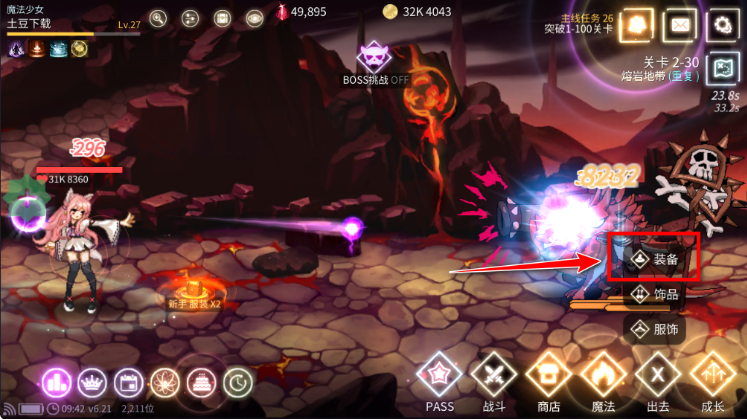Toggle the eye visibility icon
The image size is (747, 419).
pos(254,18)
